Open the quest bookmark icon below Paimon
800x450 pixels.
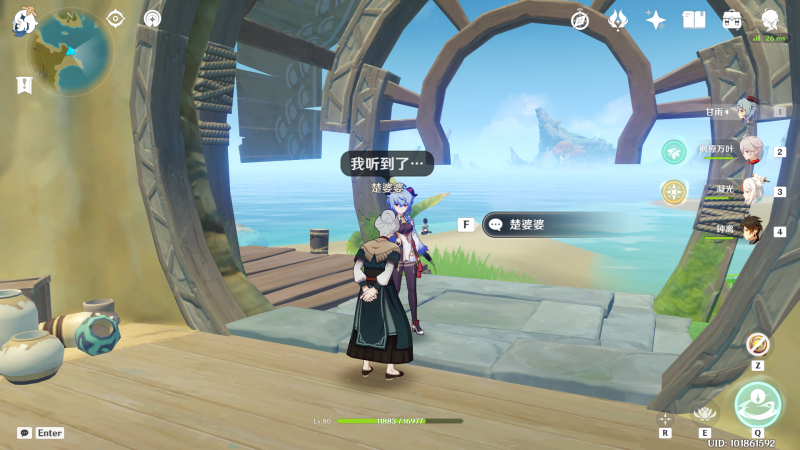pyautogui.click(x=24, y=85)
